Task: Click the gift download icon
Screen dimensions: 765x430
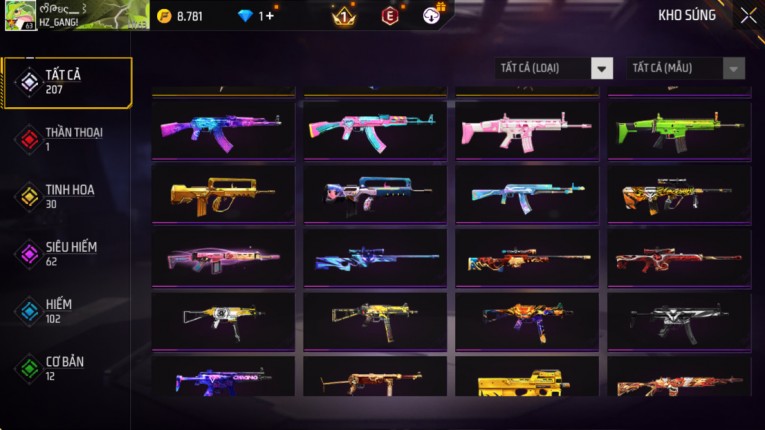Action: tap(432, 15)
